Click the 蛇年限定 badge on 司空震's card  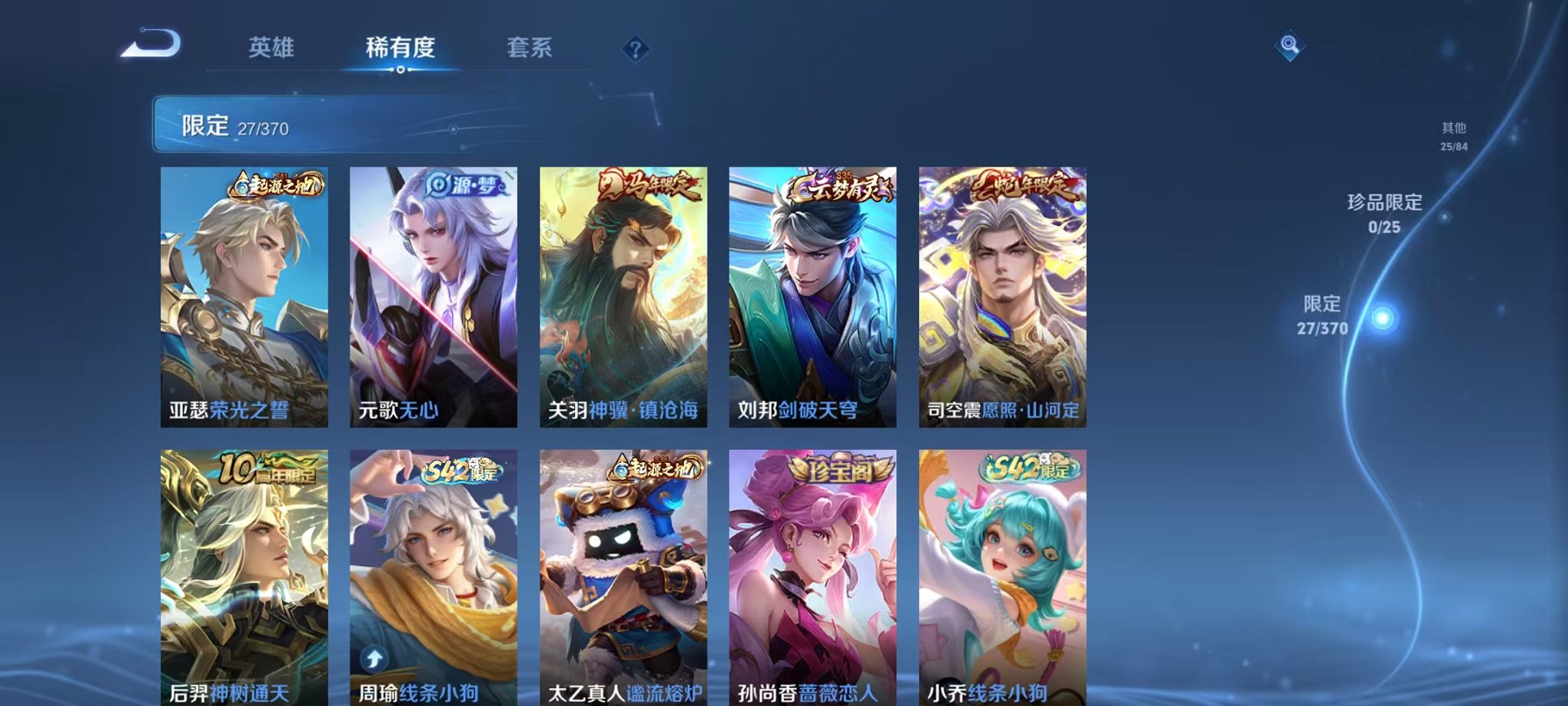point(1023,185)
